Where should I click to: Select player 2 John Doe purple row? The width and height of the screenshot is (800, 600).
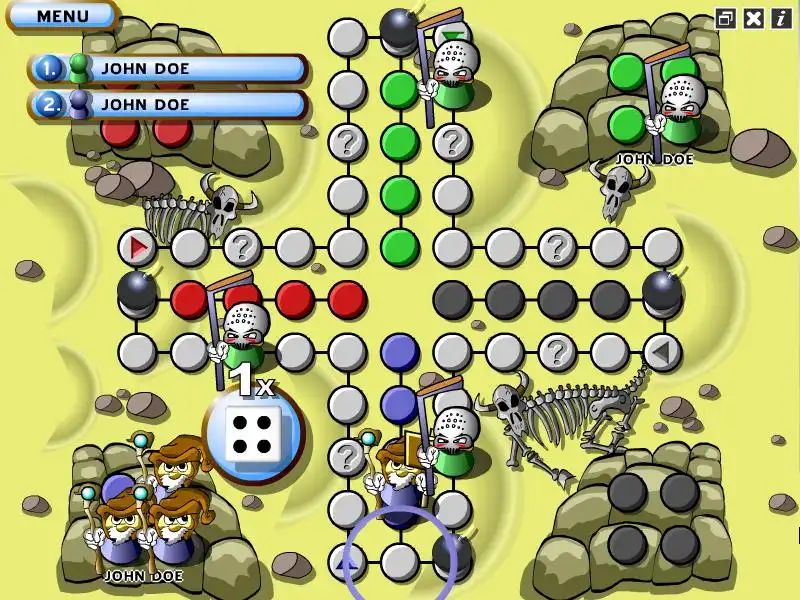(x=168, y=103)
